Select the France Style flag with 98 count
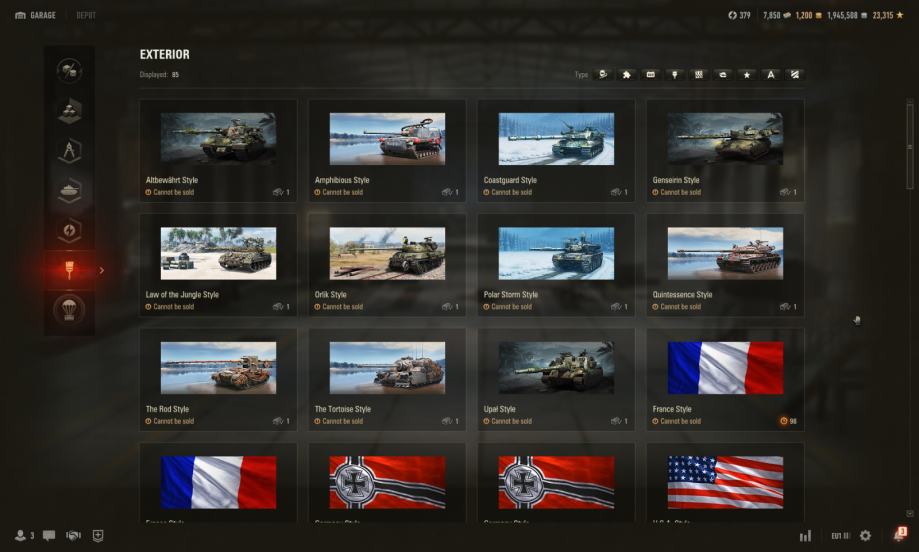 [x=725, y=379]
